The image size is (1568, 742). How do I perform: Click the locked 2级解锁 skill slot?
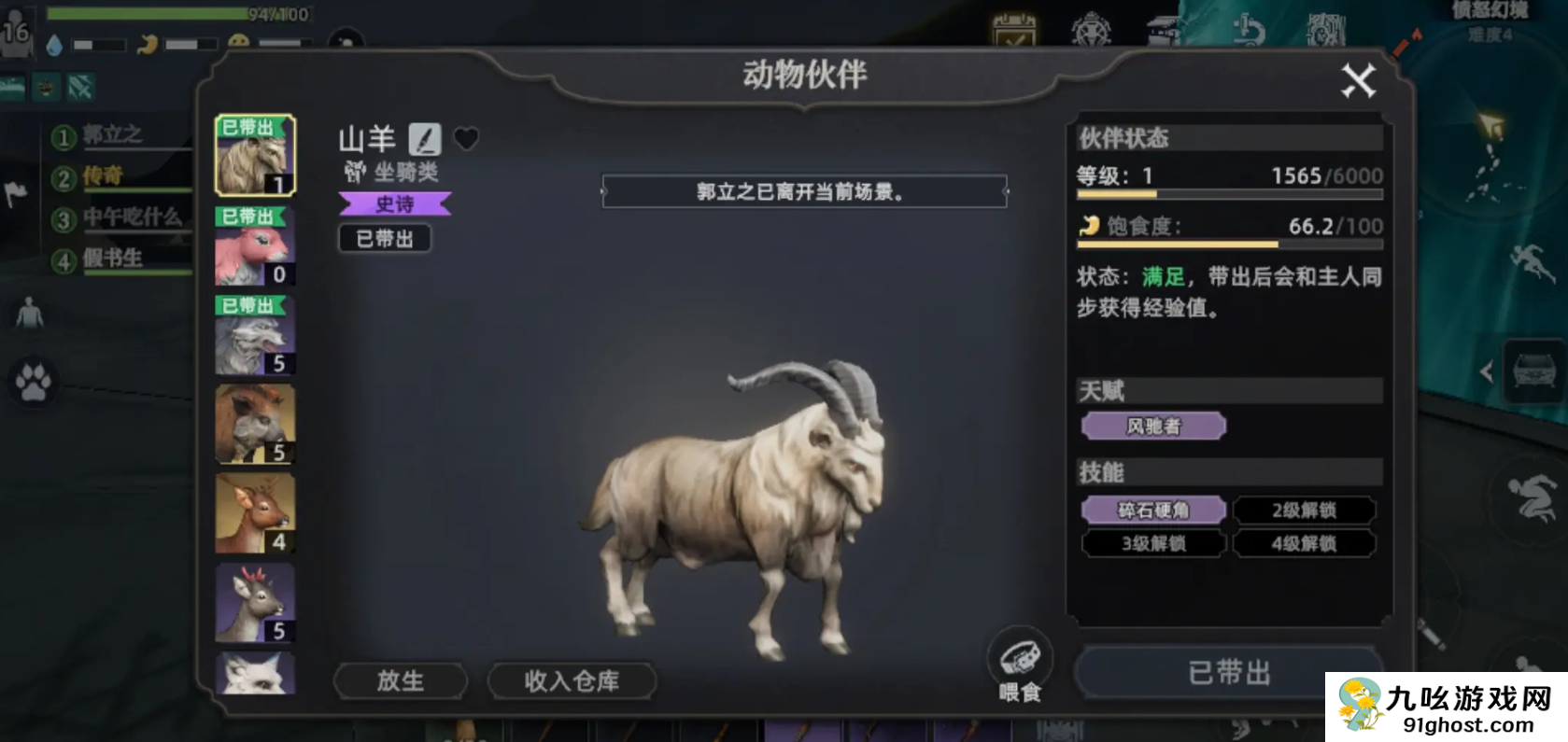pos(1304,510)
